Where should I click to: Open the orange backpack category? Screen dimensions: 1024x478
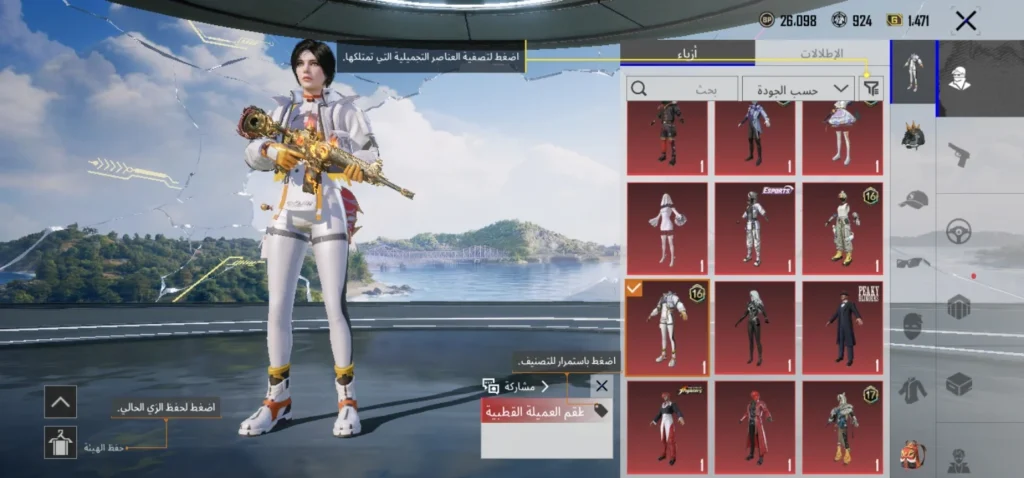point(912,453)
